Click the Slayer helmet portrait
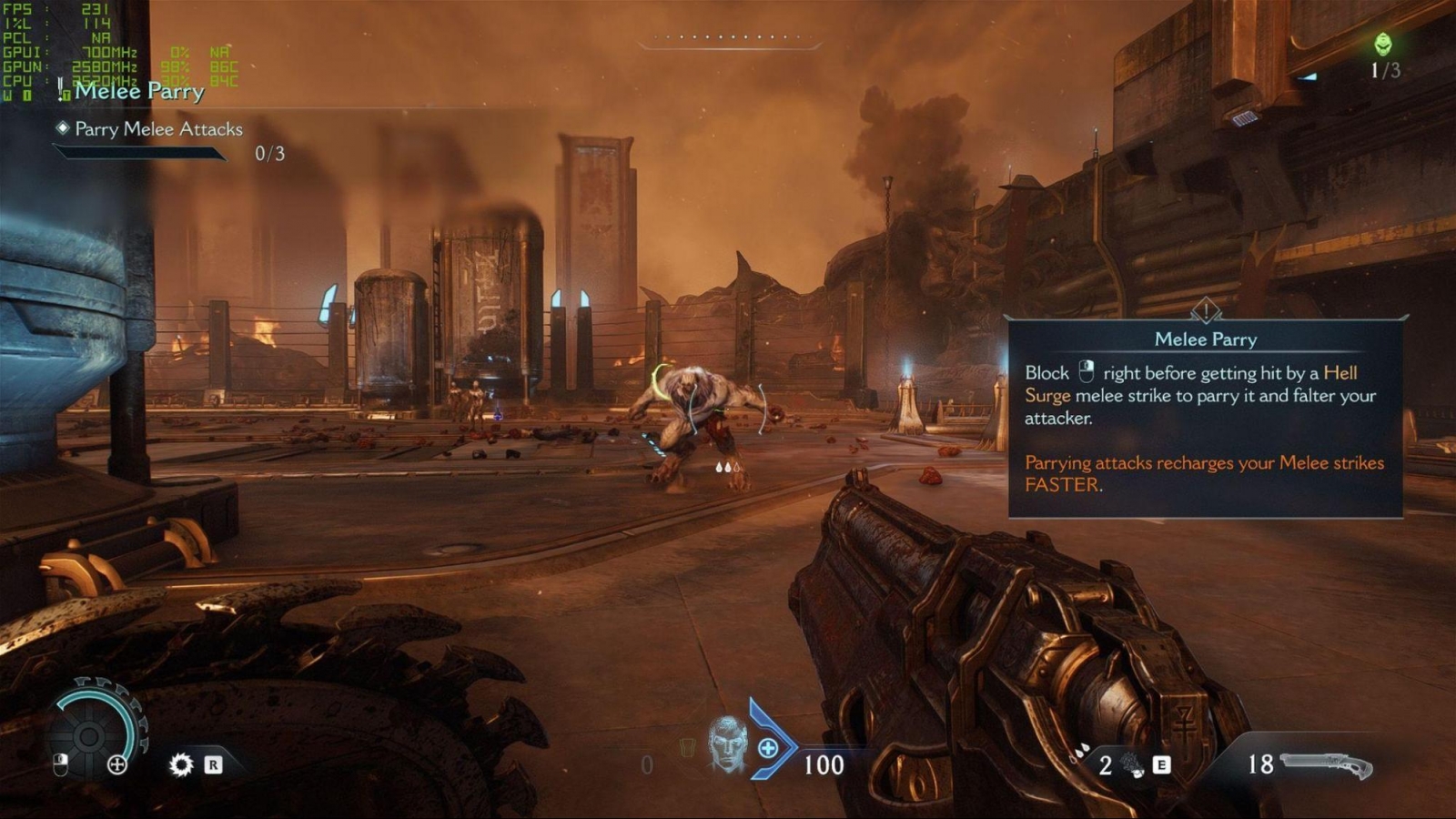 pyautogui.click(x=727, y=745)
